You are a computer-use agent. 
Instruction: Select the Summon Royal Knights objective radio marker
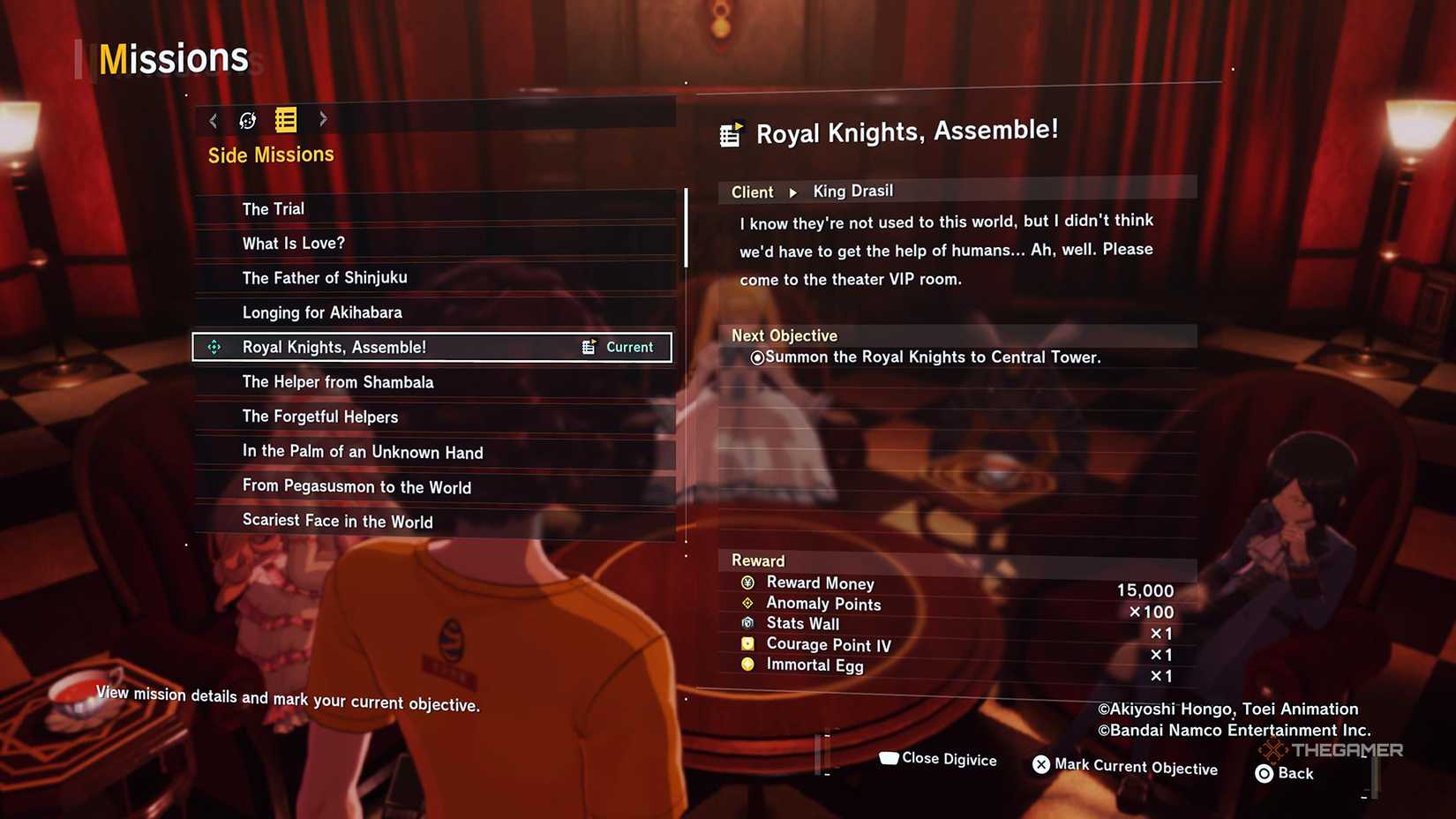pyautogui.click(x=757, y=358)
